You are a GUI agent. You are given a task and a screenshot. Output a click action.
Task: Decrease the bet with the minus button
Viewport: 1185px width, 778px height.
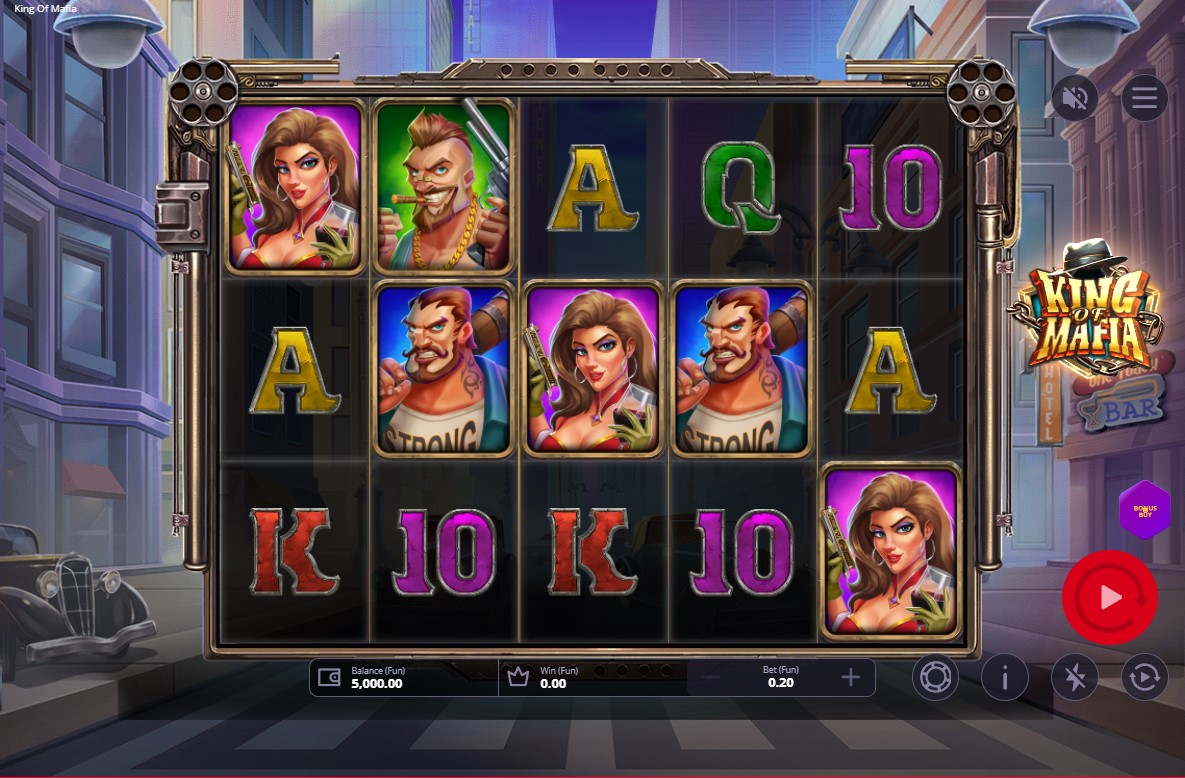point(711,678)
